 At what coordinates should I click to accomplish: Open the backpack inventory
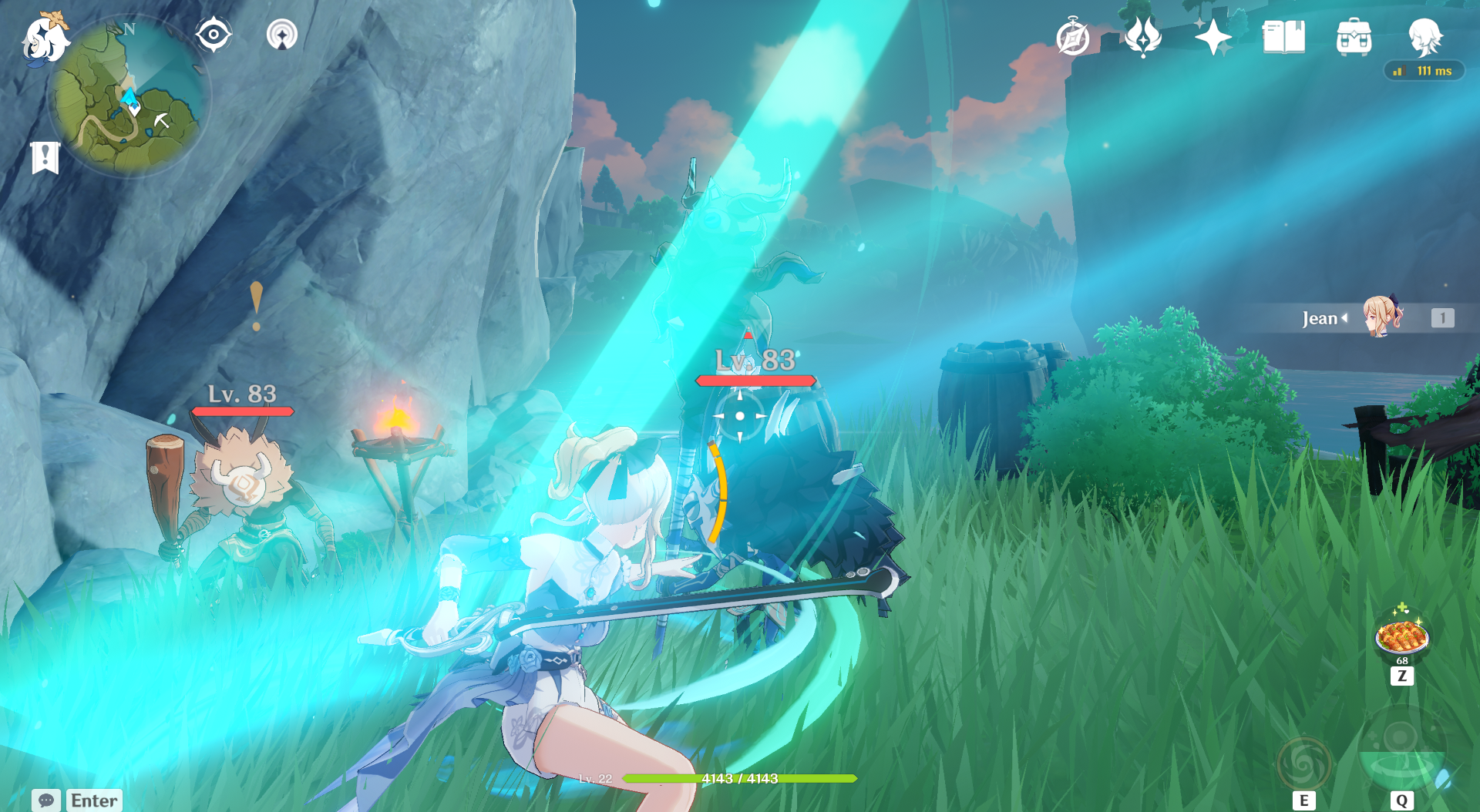pyautogui.click(x=1354, y=38)
